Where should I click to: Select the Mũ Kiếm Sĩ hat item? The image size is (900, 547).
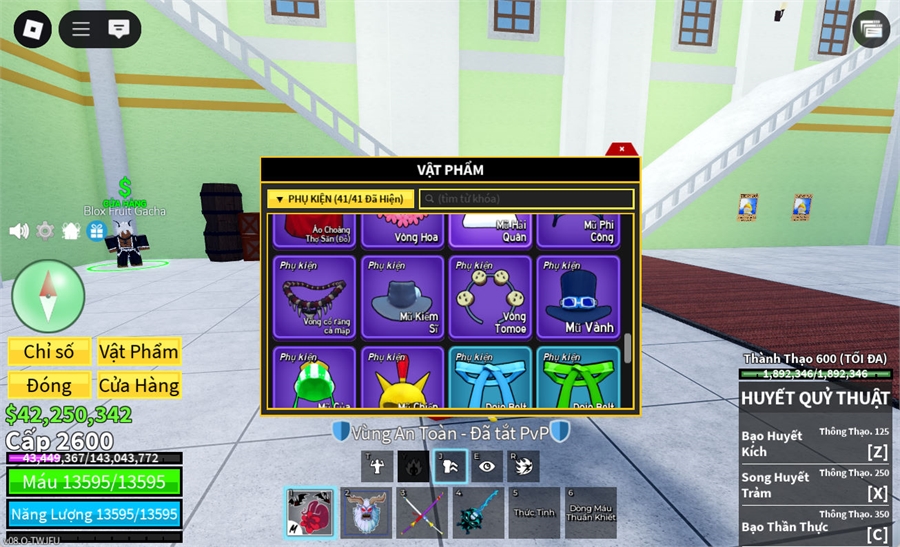click(402, 297)
